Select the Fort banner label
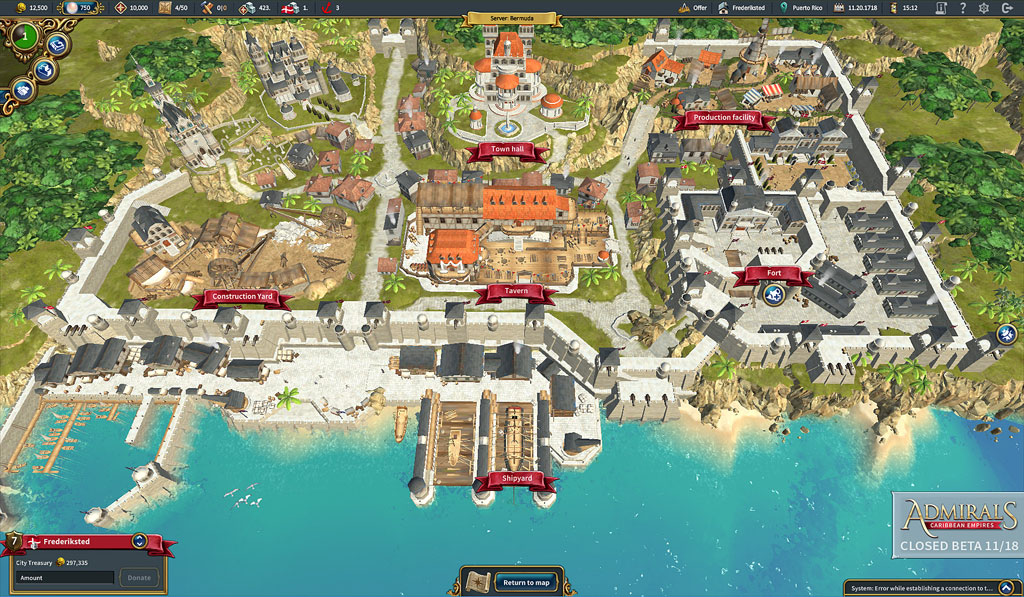The width and height of the screenshot is (1024, 597). tap(773, 273)
